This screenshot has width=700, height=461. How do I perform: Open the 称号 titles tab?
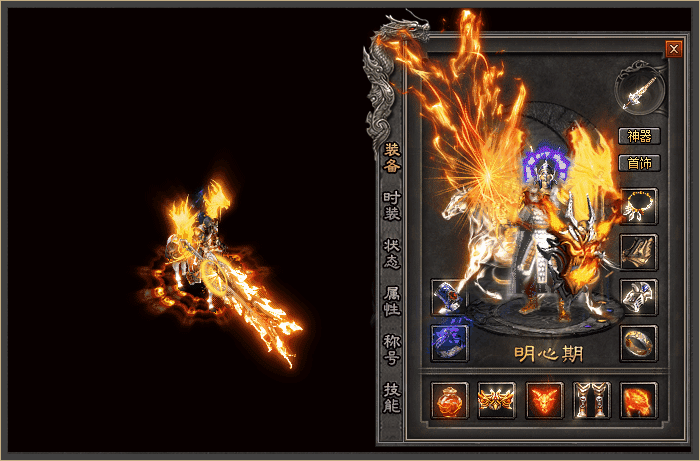pyautogui.click(x=392, y=349)
